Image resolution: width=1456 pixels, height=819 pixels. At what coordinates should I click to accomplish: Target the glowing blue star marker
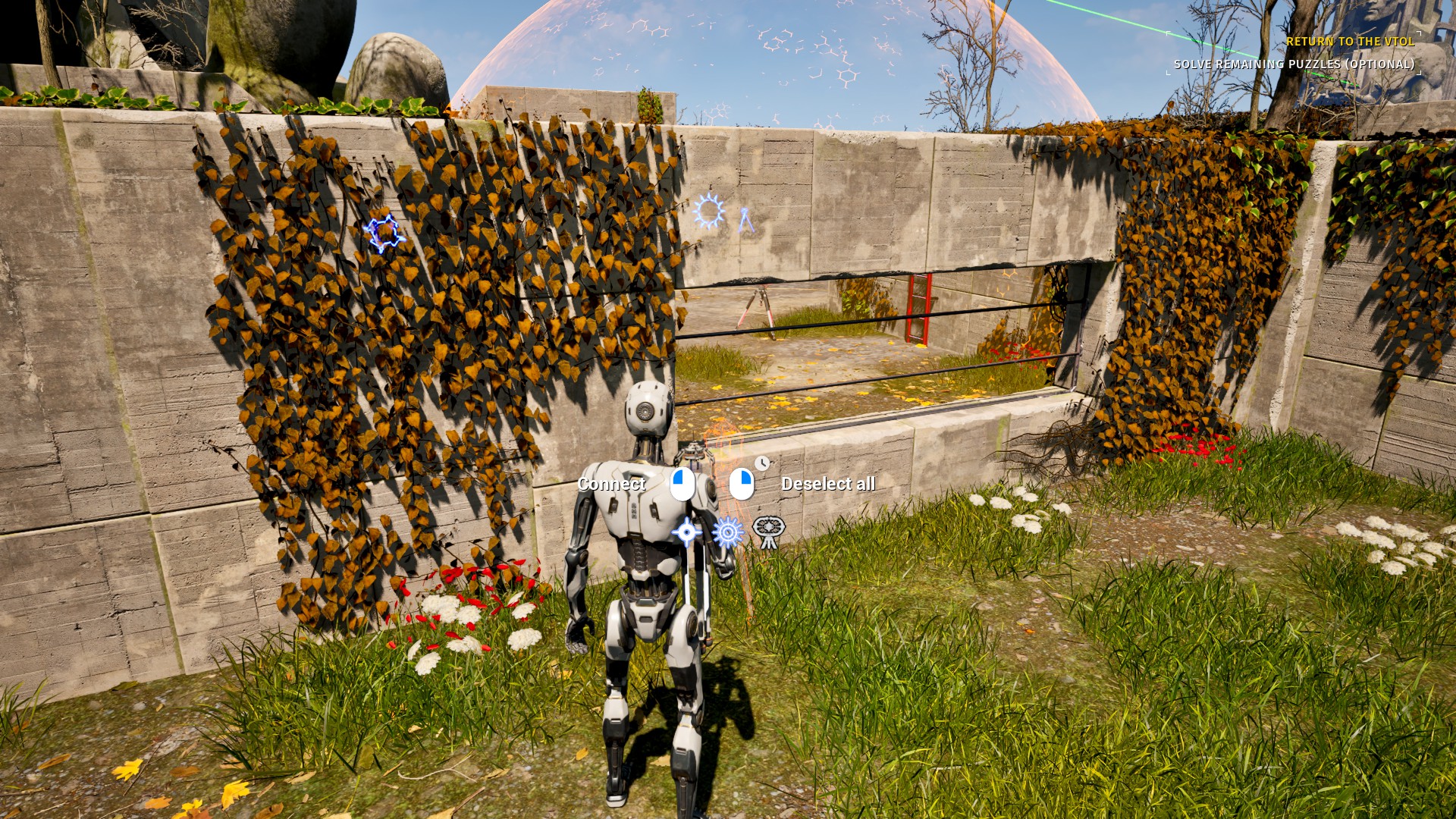385,233
